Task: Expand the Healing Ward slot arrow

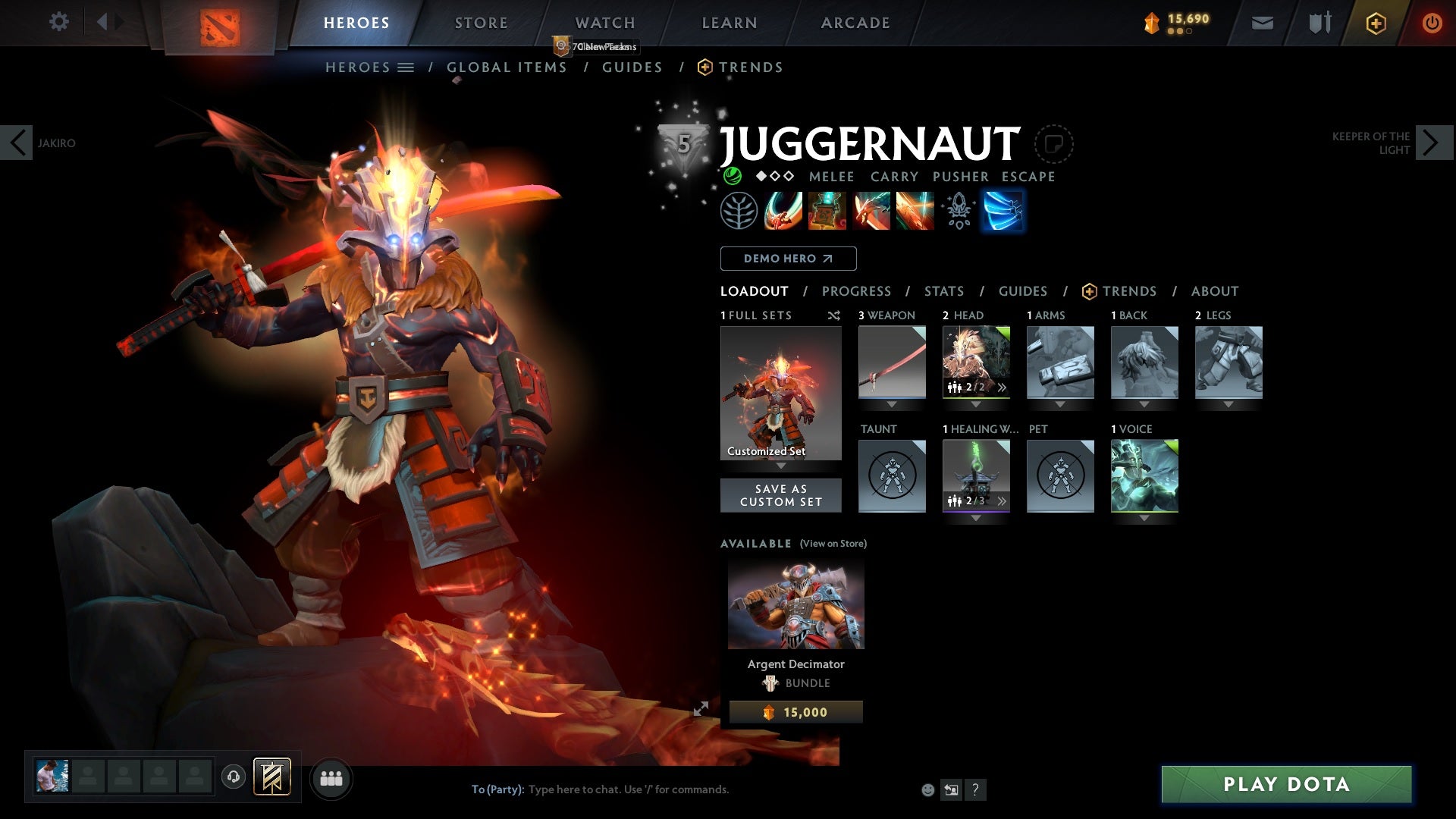Action: (977, 516)
